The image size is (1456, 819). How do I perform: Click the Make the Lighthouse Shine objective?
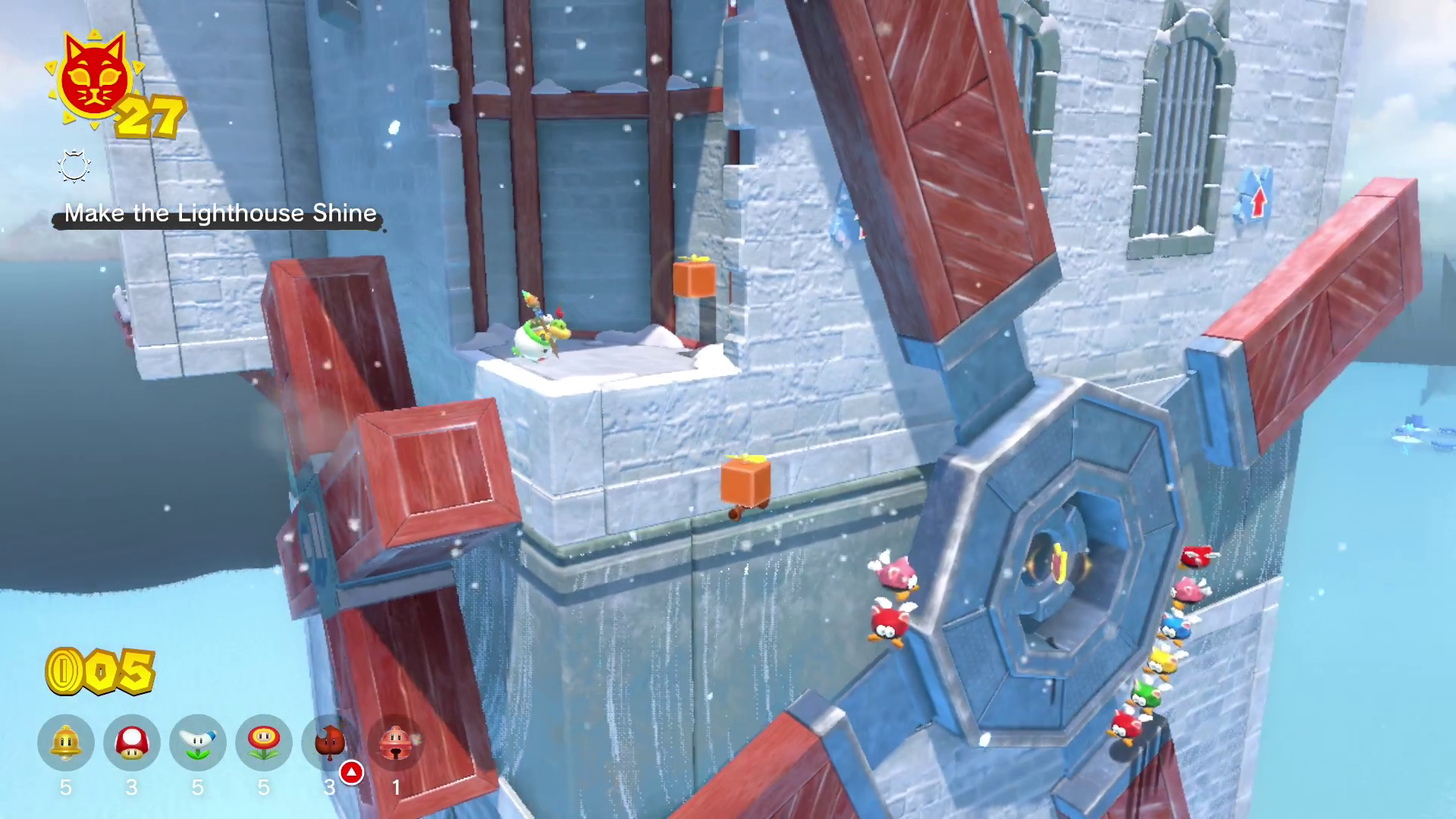220,214
